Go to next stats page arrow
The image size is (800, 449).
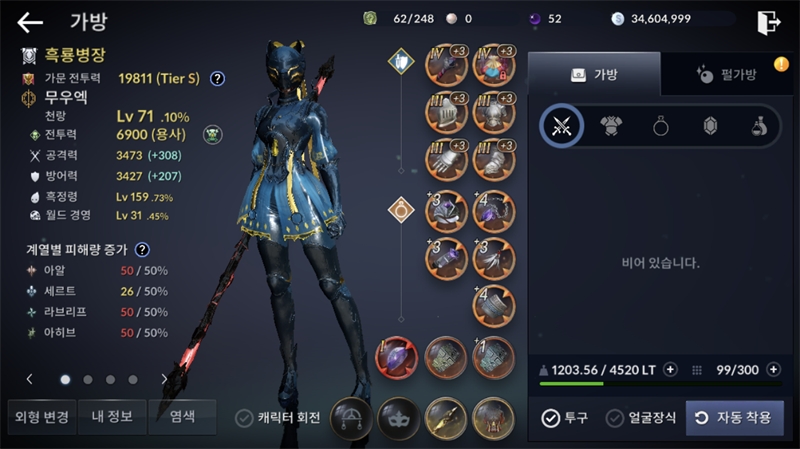click(x=164, y=379)
